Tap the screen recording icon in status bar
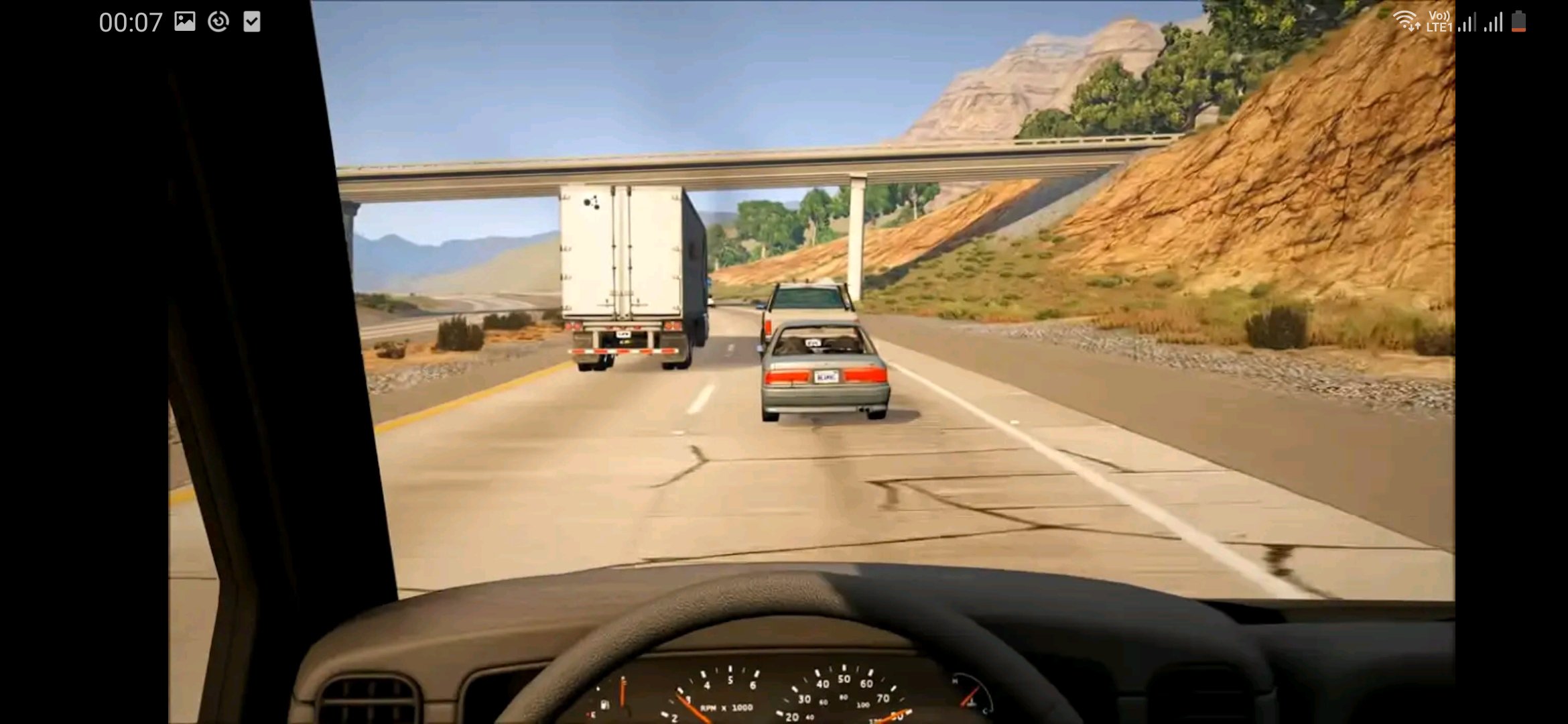Viewport: 1568px width, 724px height. [217, 21]
